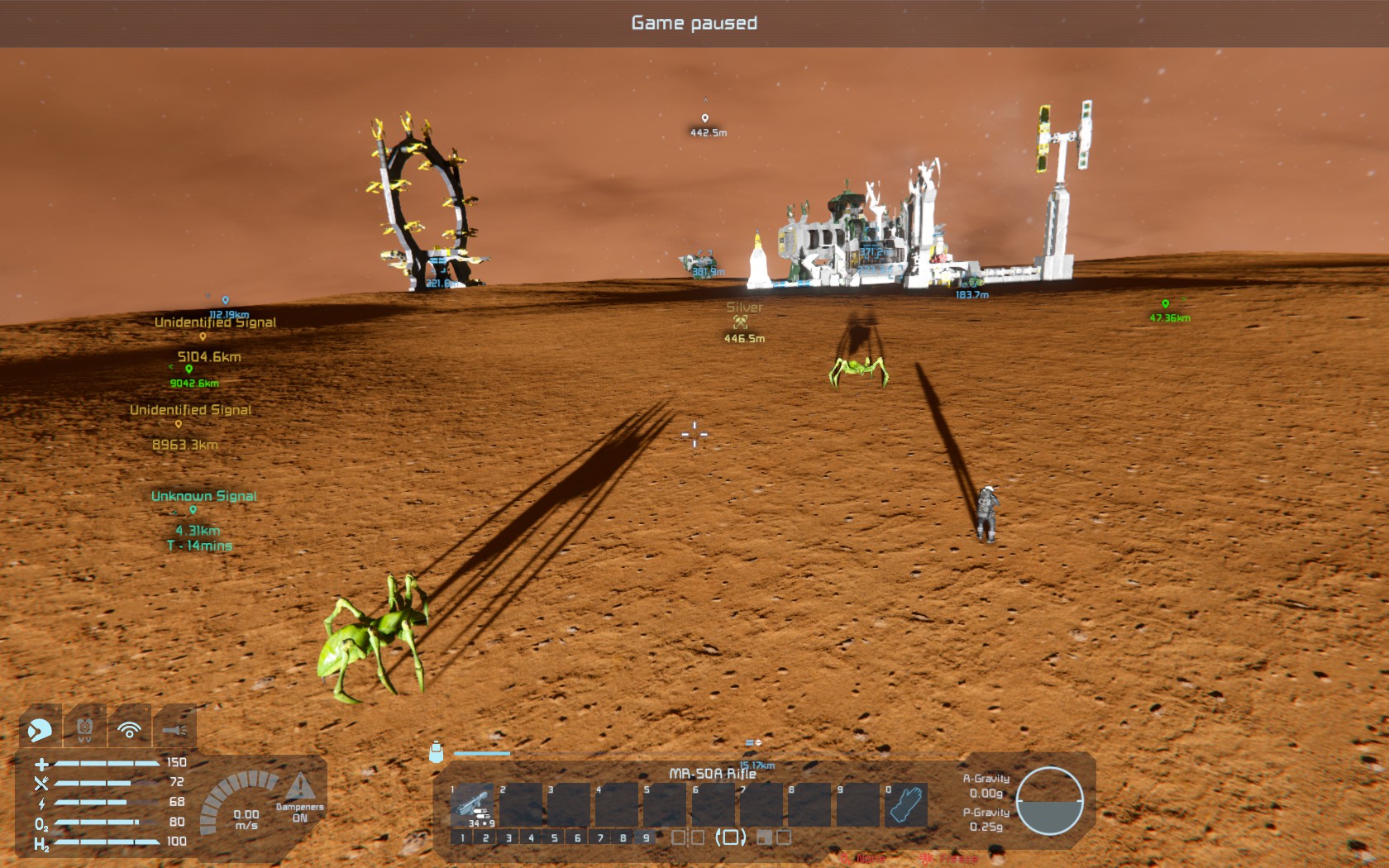Choose the glove hand slot
The height and width of the screenshot is (868, 1389).
tap(905, 804)
